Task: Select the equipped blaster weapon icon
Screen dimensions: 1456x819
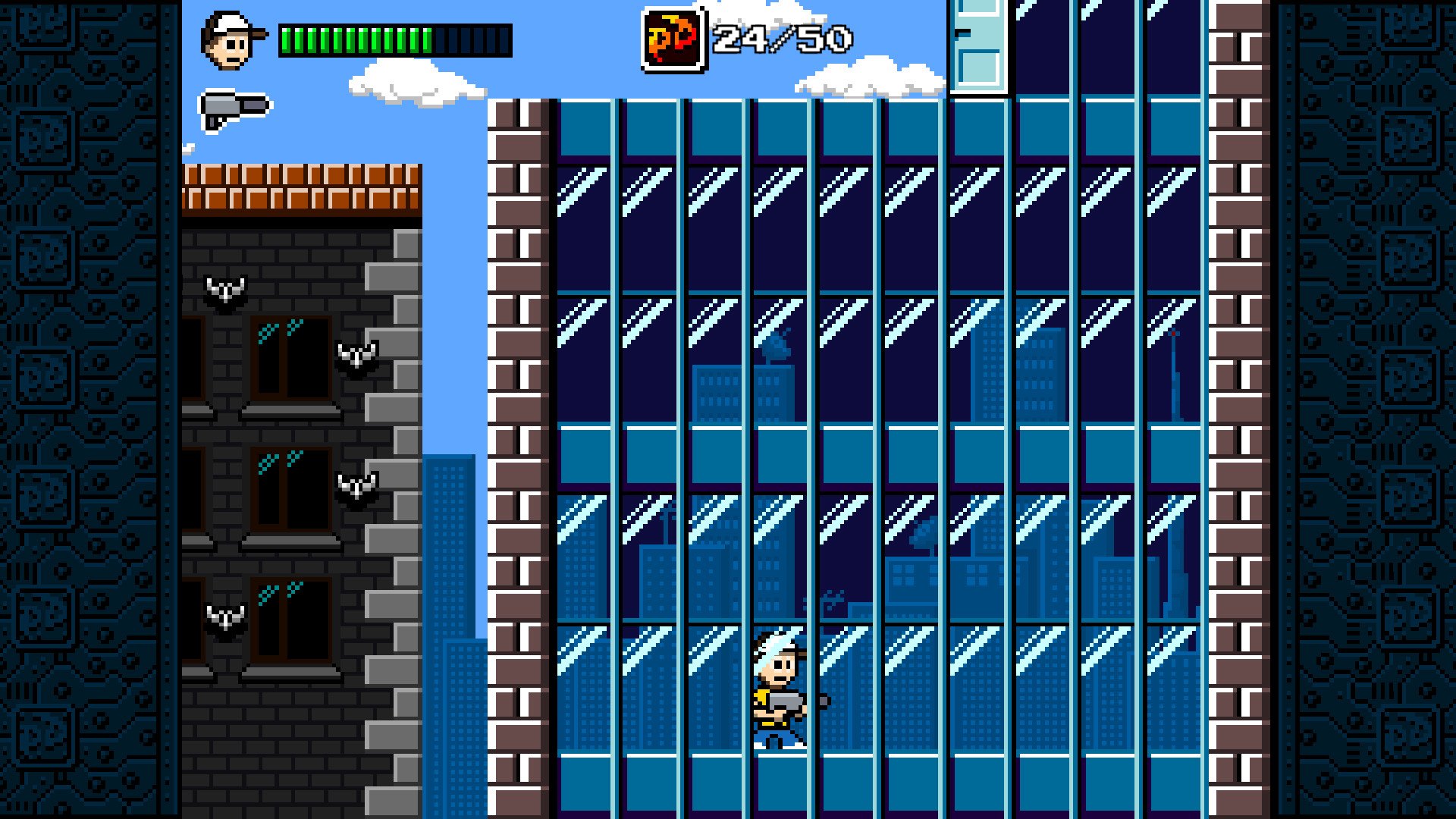Action: click(x=234, y=109)
